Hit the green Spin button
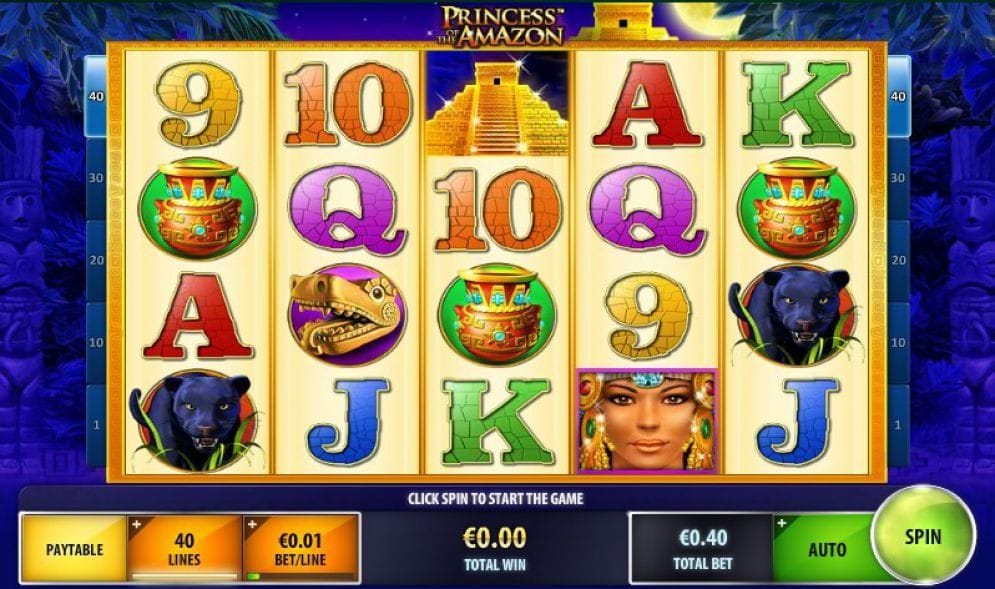995x589 pixels. (x=922, y=537)
